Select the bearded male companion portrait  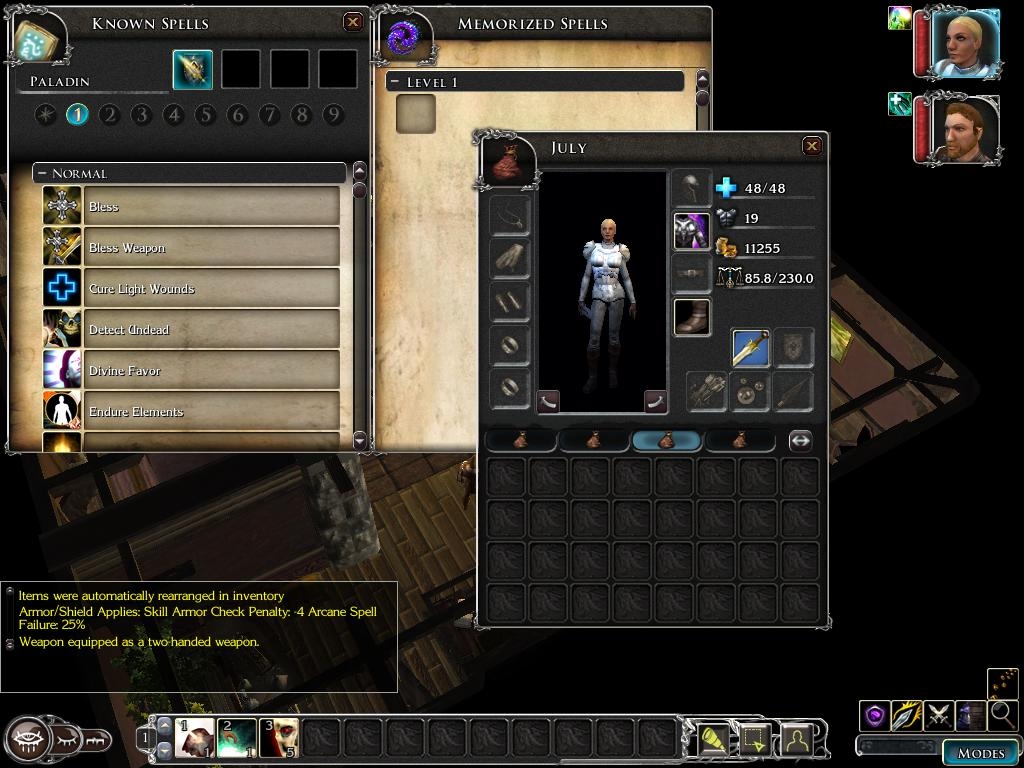pos(965,127)
